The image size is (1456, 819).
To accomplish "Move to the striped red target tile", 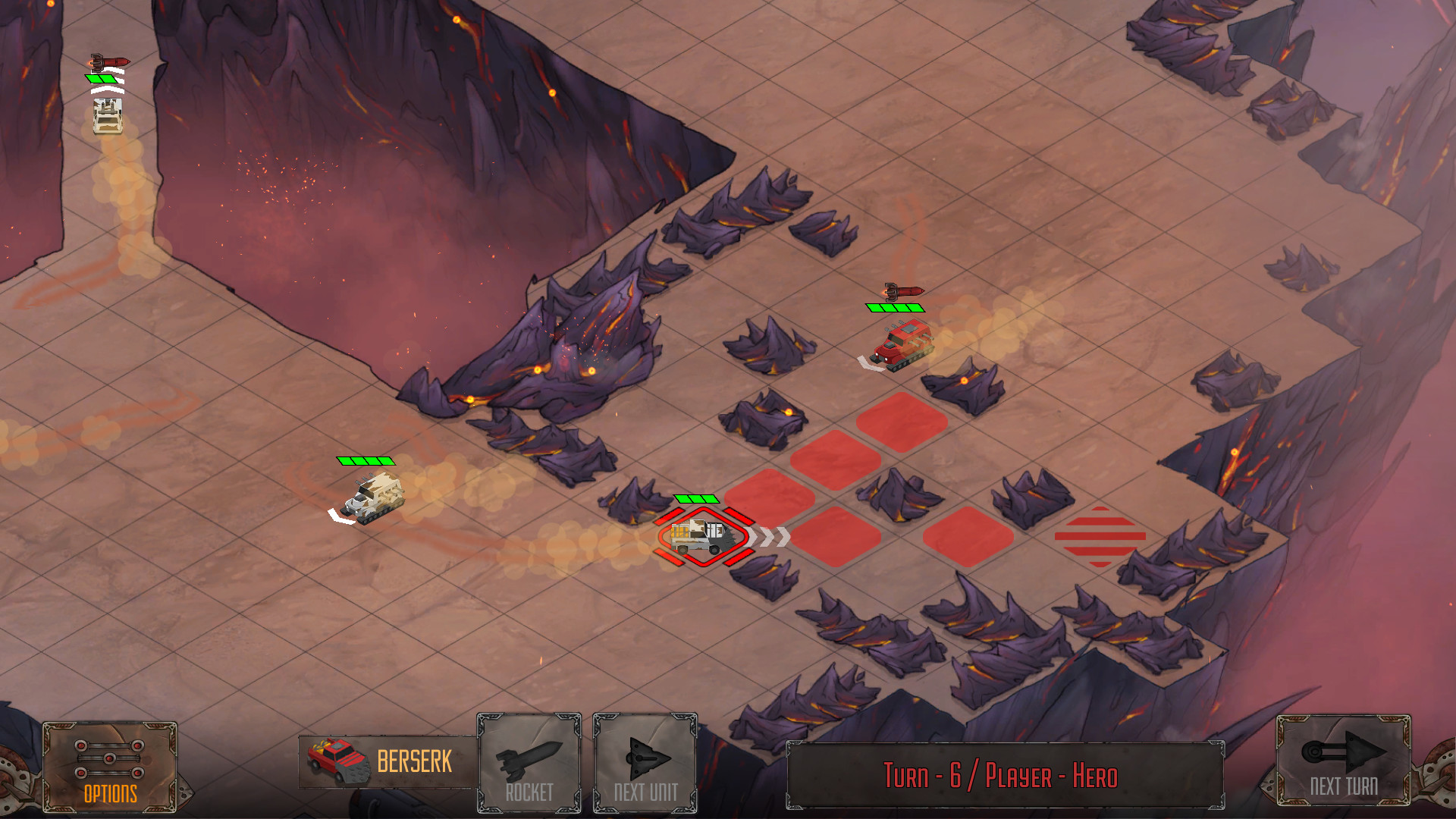I will [1100, 536].
